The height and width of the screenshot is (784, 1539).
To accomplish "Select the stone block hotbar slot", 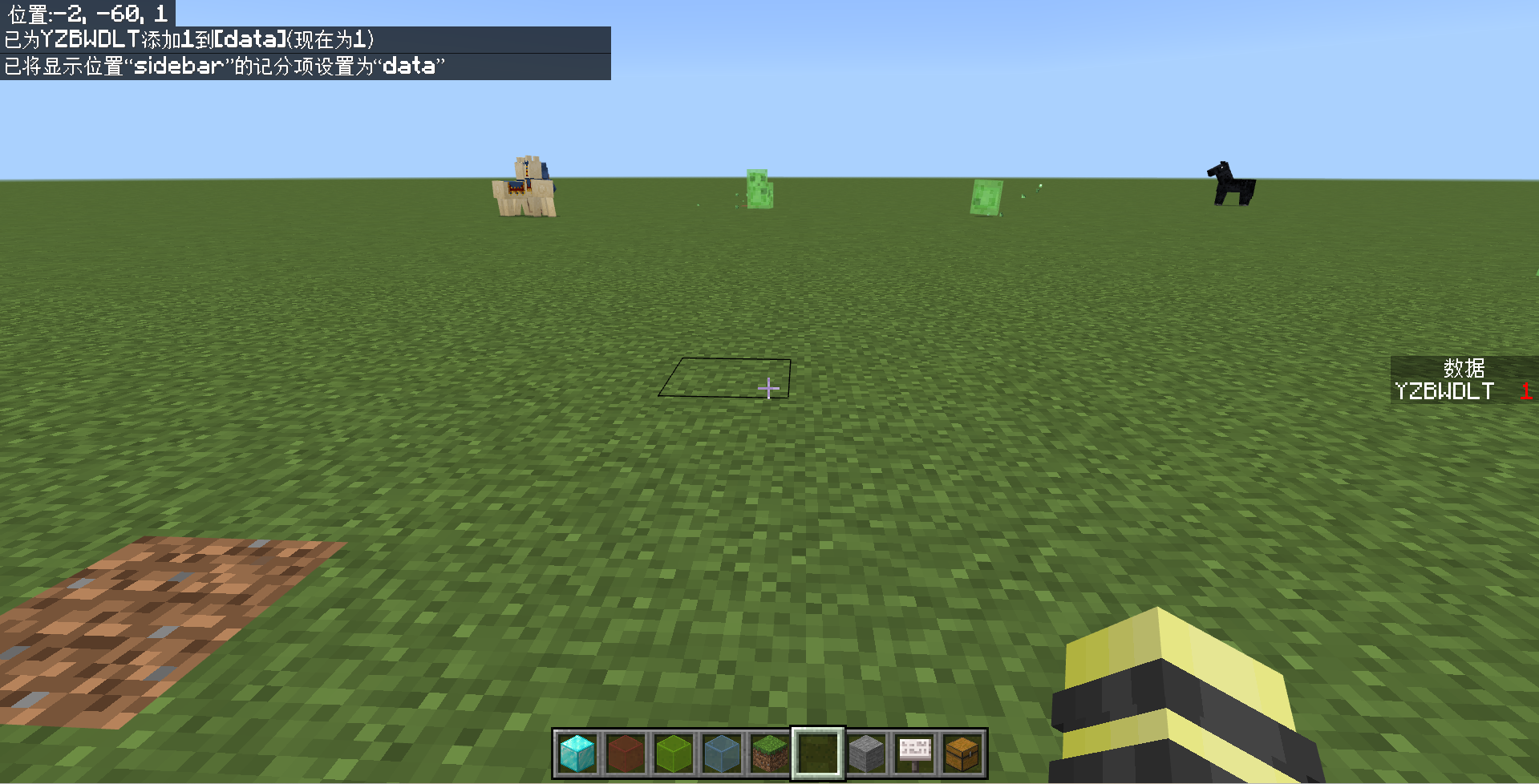I will coord(867,753).
